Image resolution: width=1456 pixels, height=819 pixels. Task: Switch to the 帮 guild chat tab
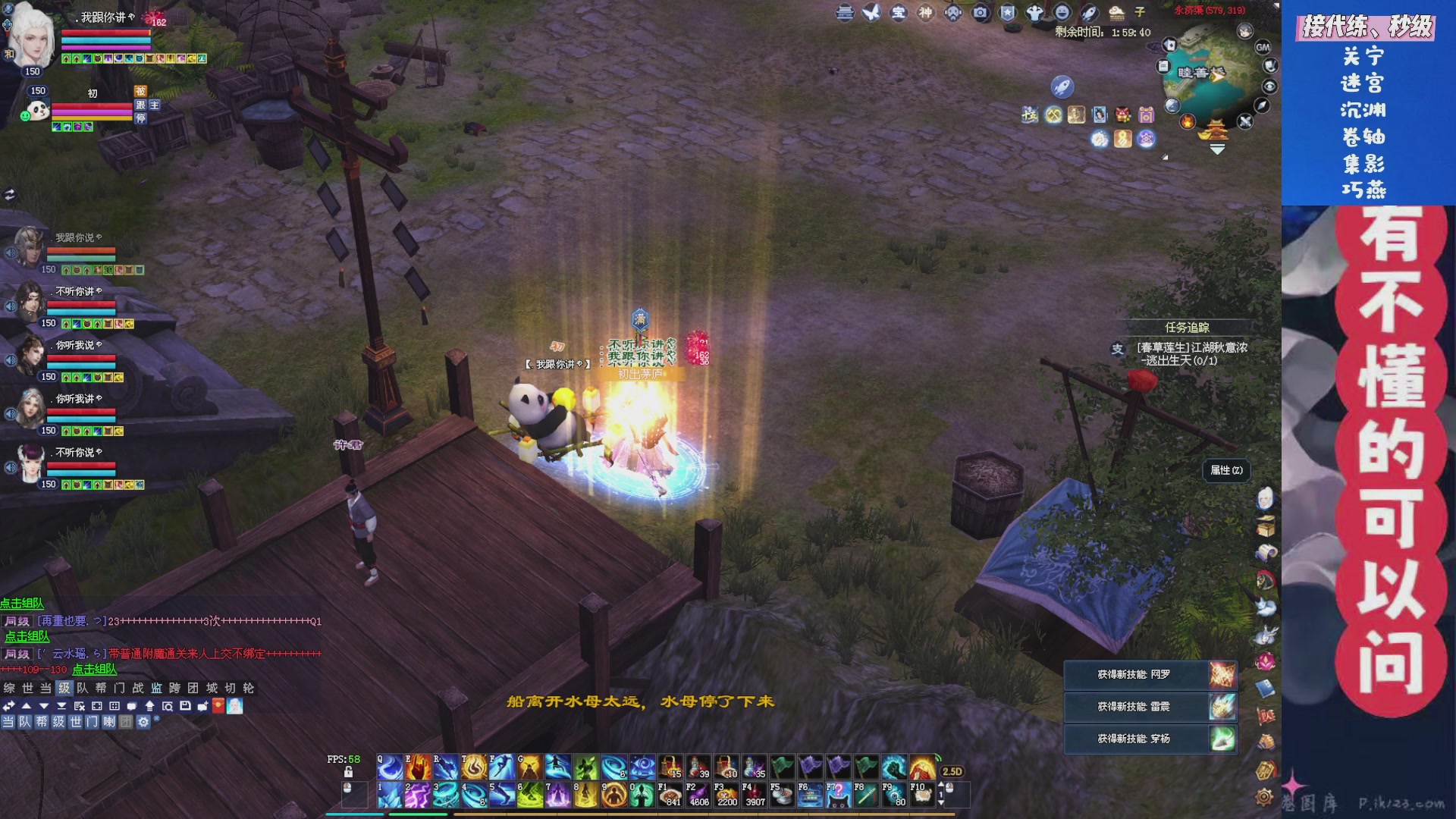point(101,688)
